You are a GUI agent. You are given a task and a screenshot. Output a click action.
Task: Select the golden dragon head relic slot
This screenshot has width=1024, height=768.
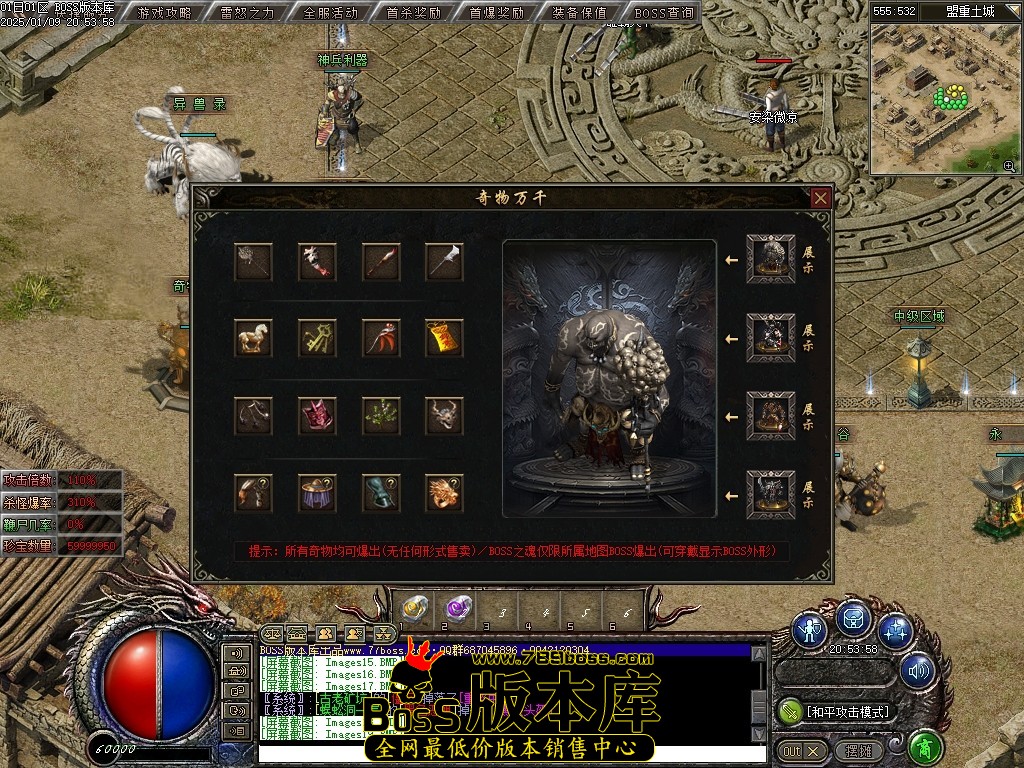[444, 492]
